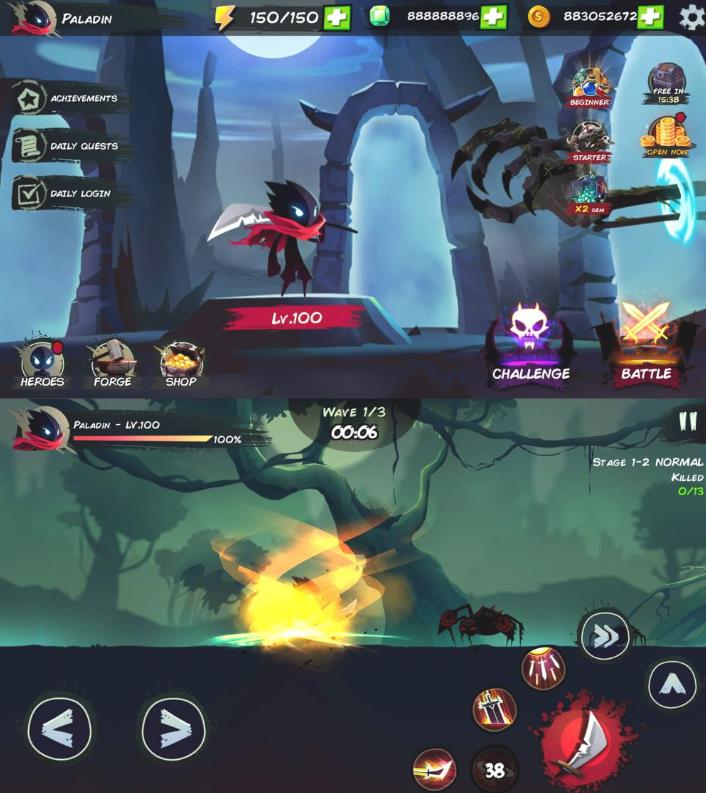Add more energy with the plus button
This screenshot has width=706, height=793.
(337, 17)
